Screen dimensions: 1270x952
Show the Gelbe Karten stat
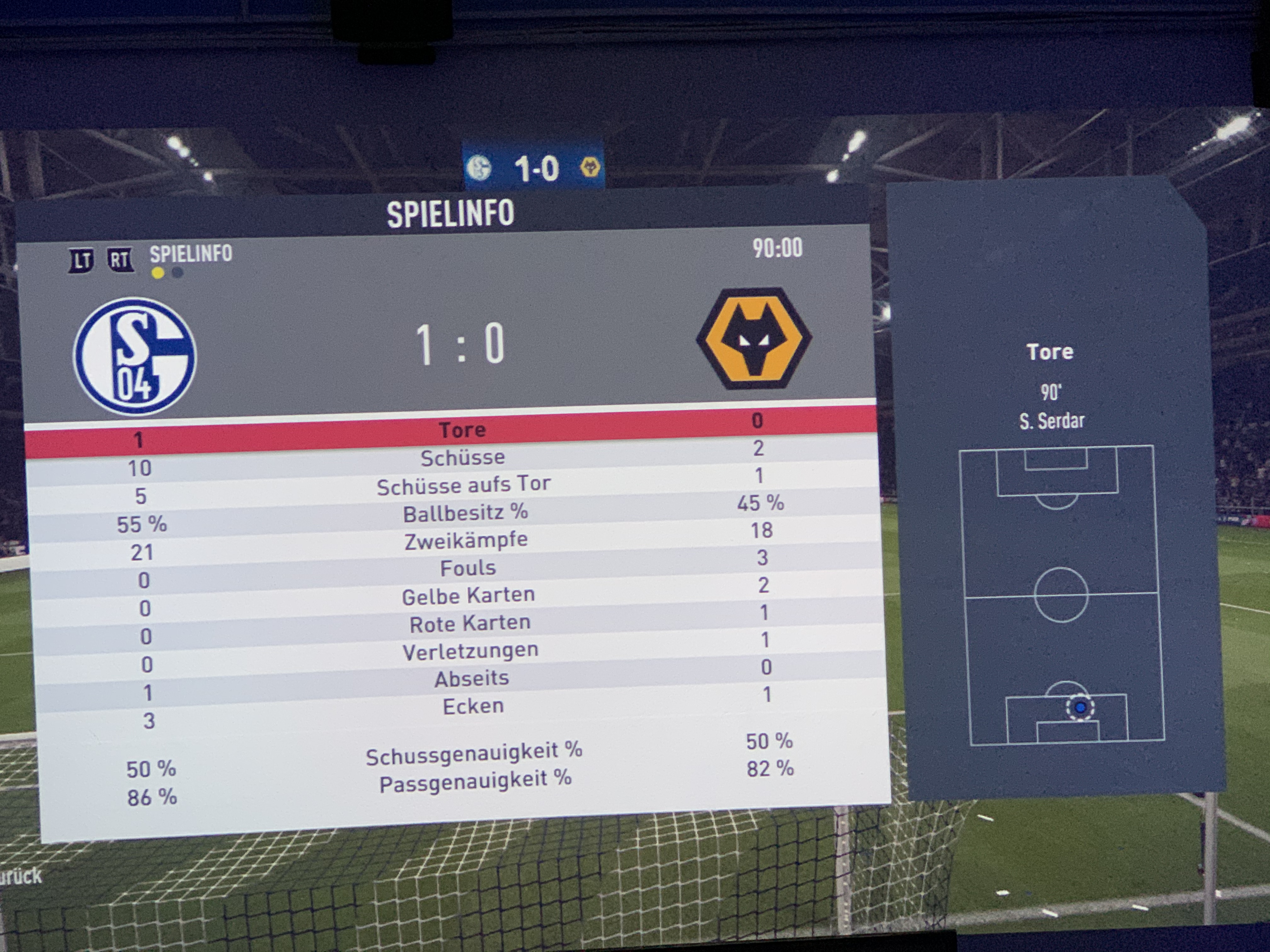(x=468, y=596)
